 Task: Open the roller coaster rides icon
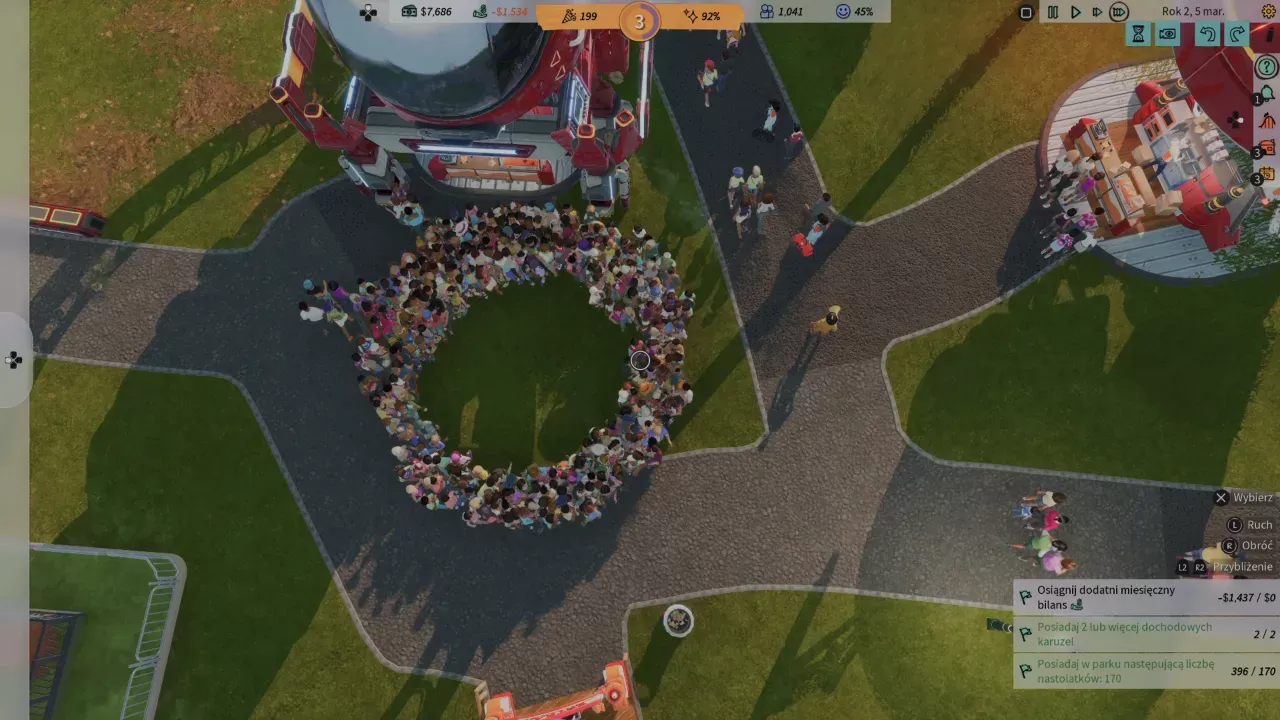point(1267,121)
